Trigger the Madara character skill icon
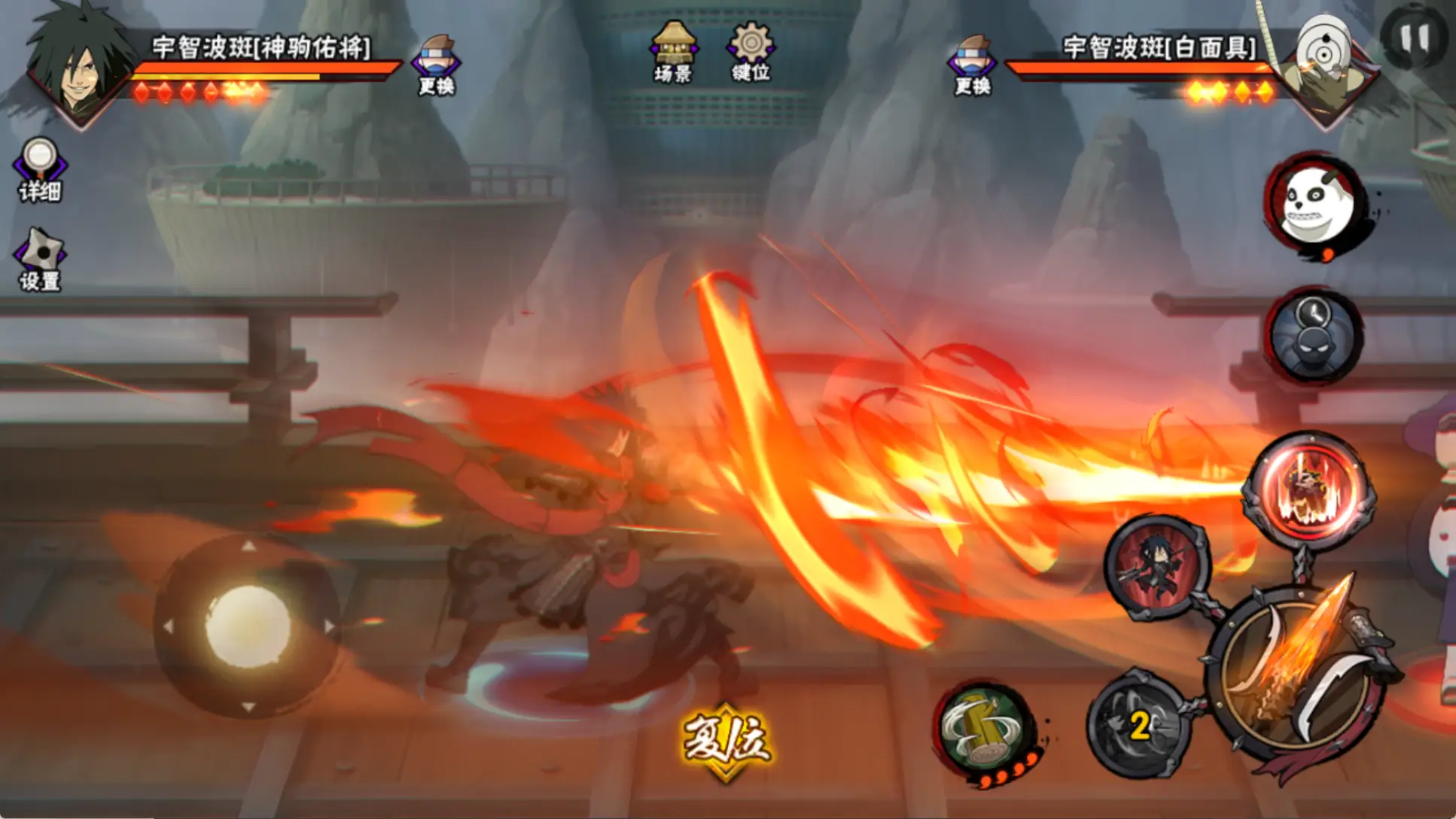This screenshot has width=1456, height=819. point(1156,566)
